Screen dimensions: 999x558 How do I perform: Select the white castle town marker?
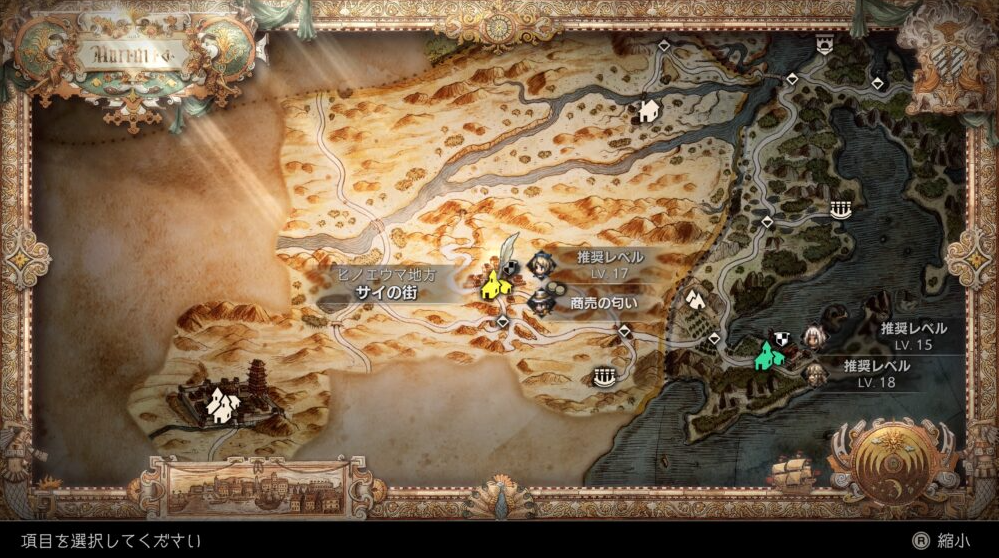coord(221,405)
